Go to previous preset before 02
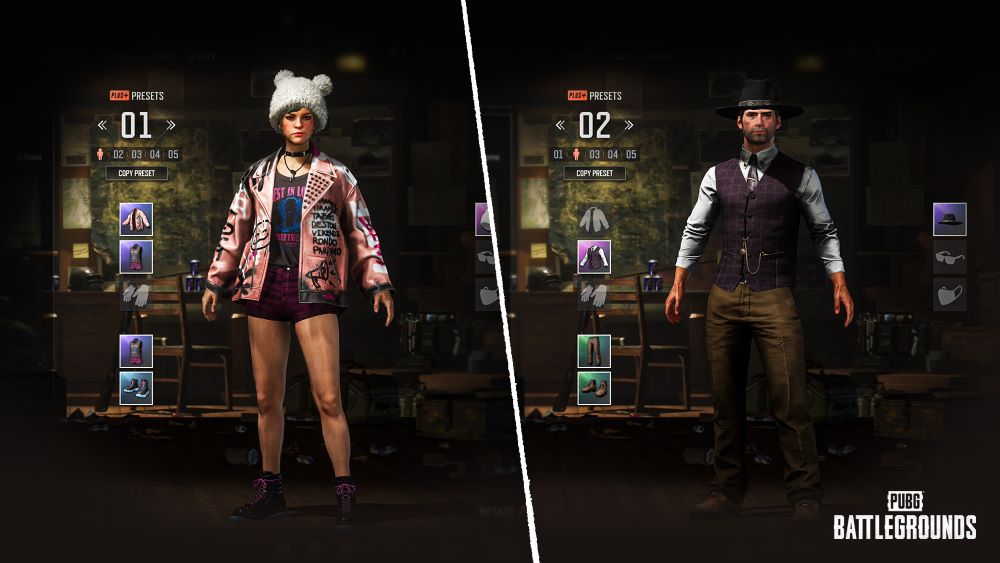The width and height of the screenshot is (1000, 563). [560, 126]
